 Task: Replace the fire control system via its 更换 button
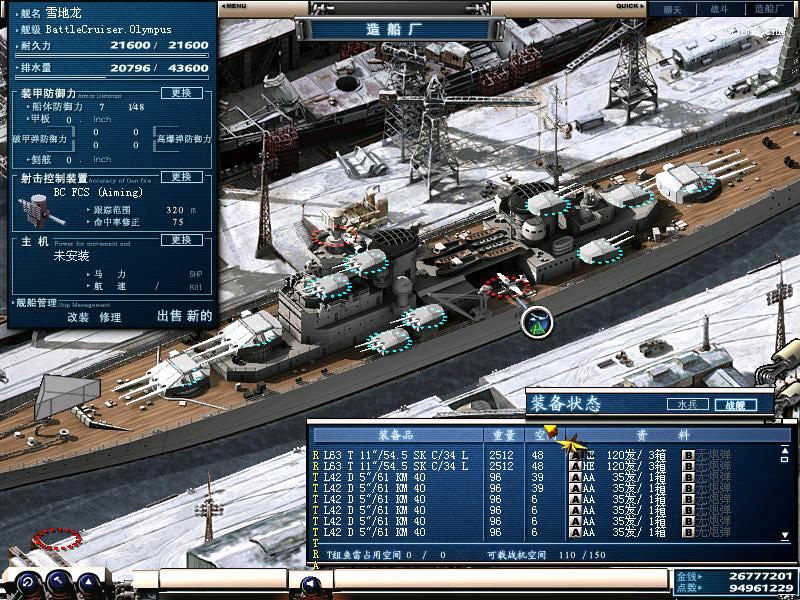coord(181,177)
